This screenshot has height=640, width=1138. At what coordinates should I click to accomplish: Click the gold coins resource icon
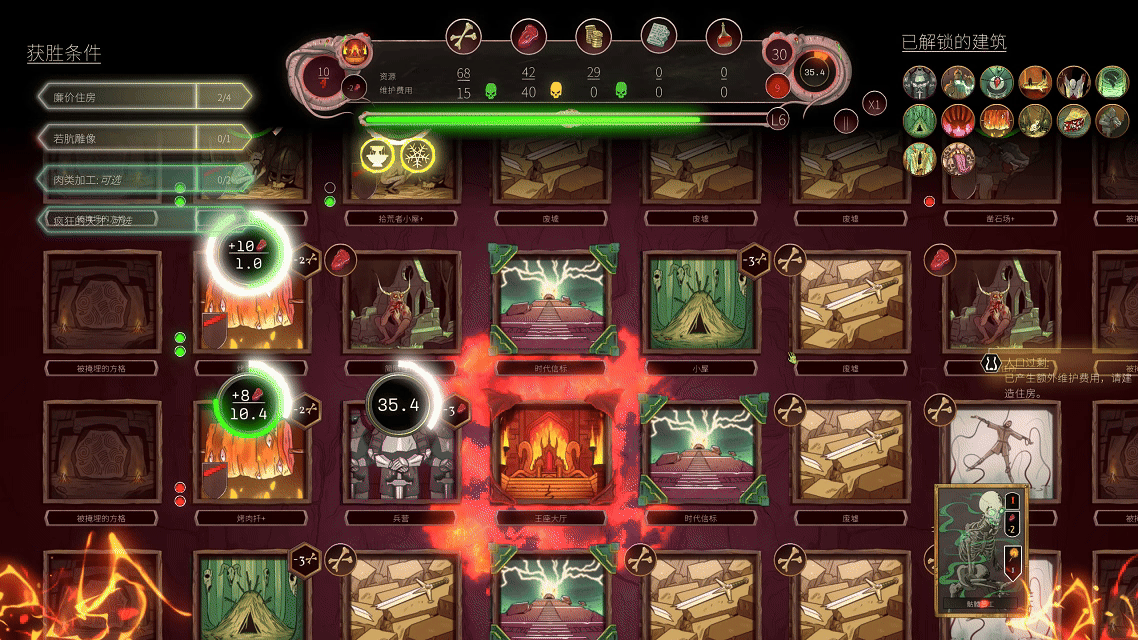[593, 37]
